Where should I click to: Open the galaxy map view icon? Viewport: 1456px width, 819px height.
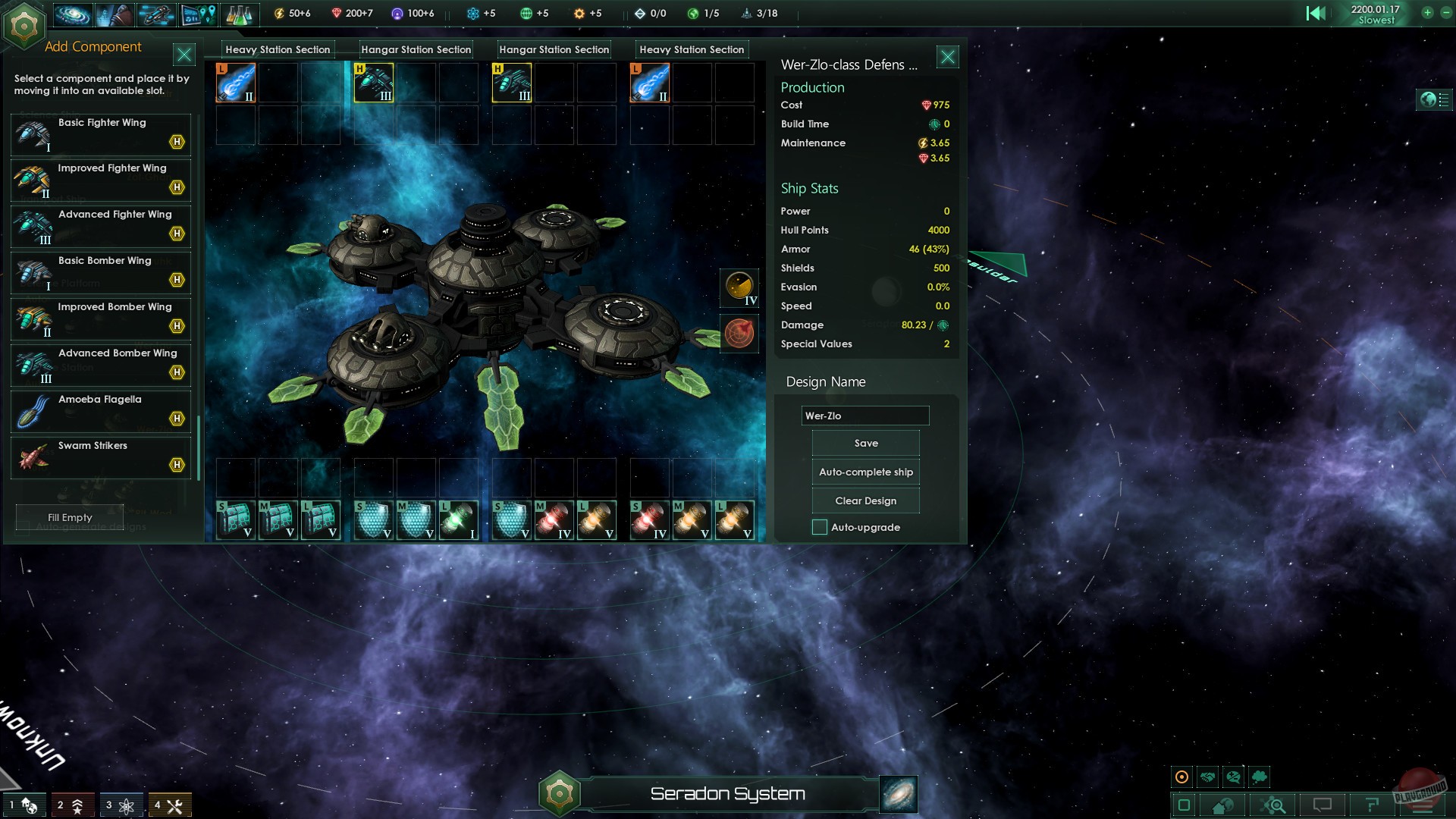[x=73, y=14]
